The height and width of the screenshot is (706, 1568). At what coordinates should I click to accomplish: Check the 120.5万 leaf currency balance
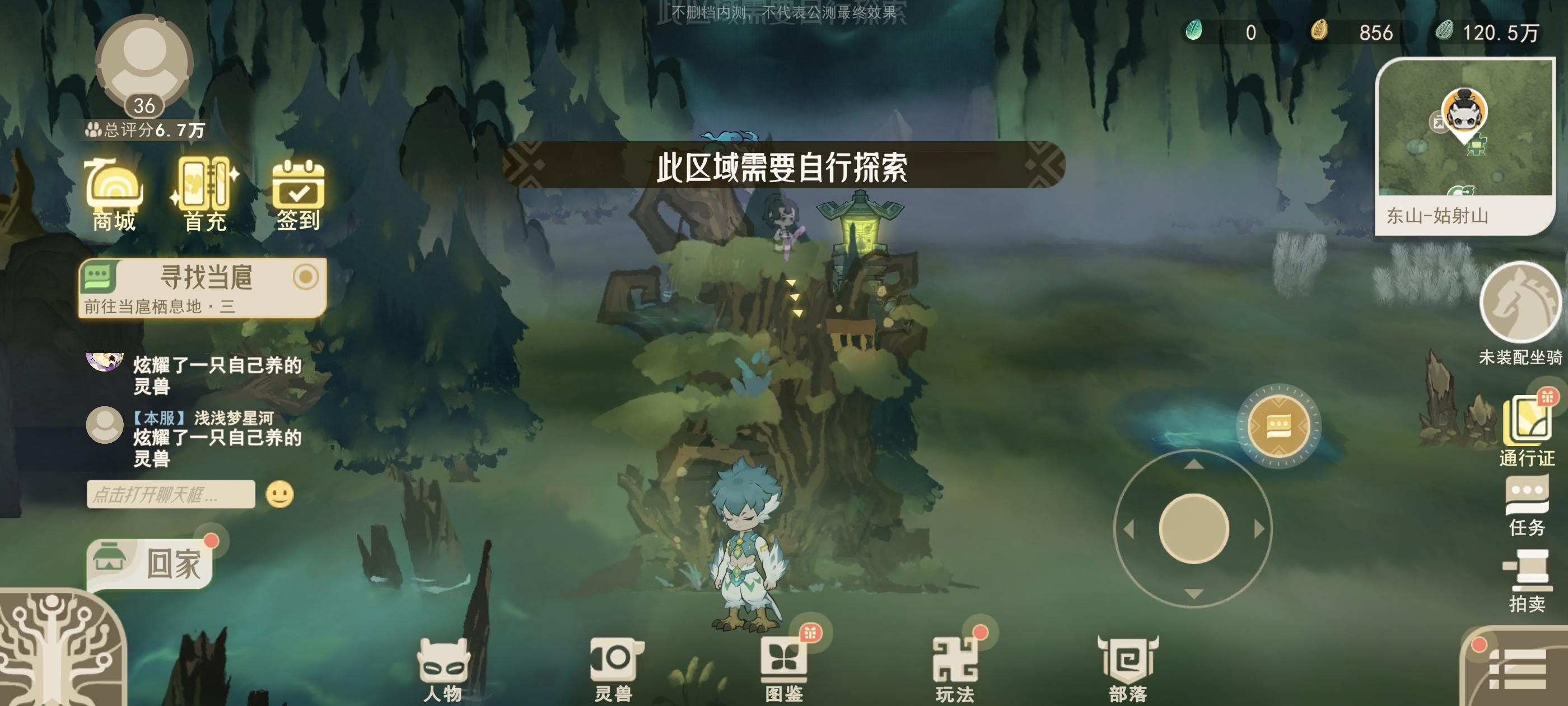coord(1504,34)
